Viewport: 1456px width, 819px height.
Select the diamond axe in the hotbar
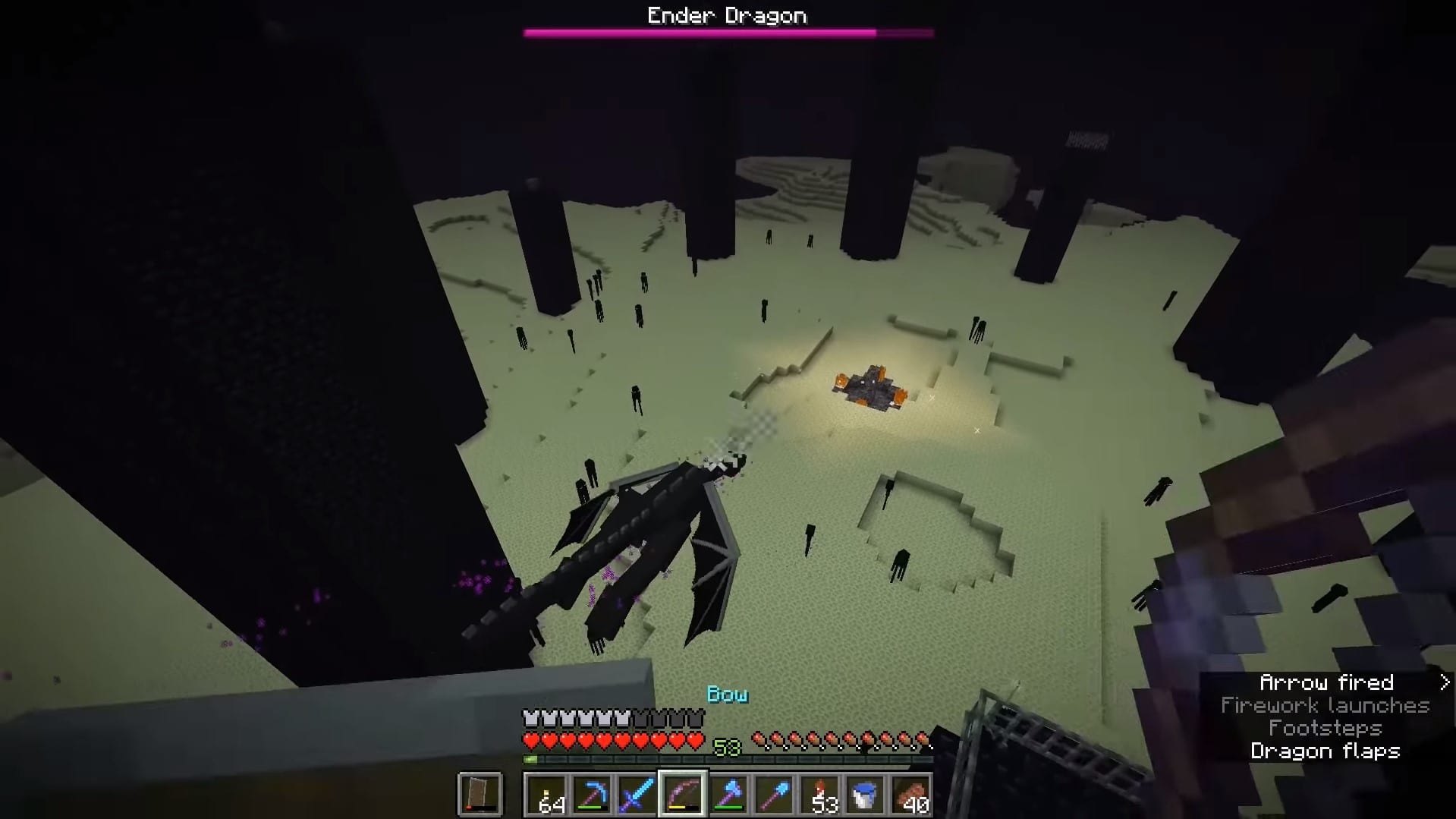(727, 795)
